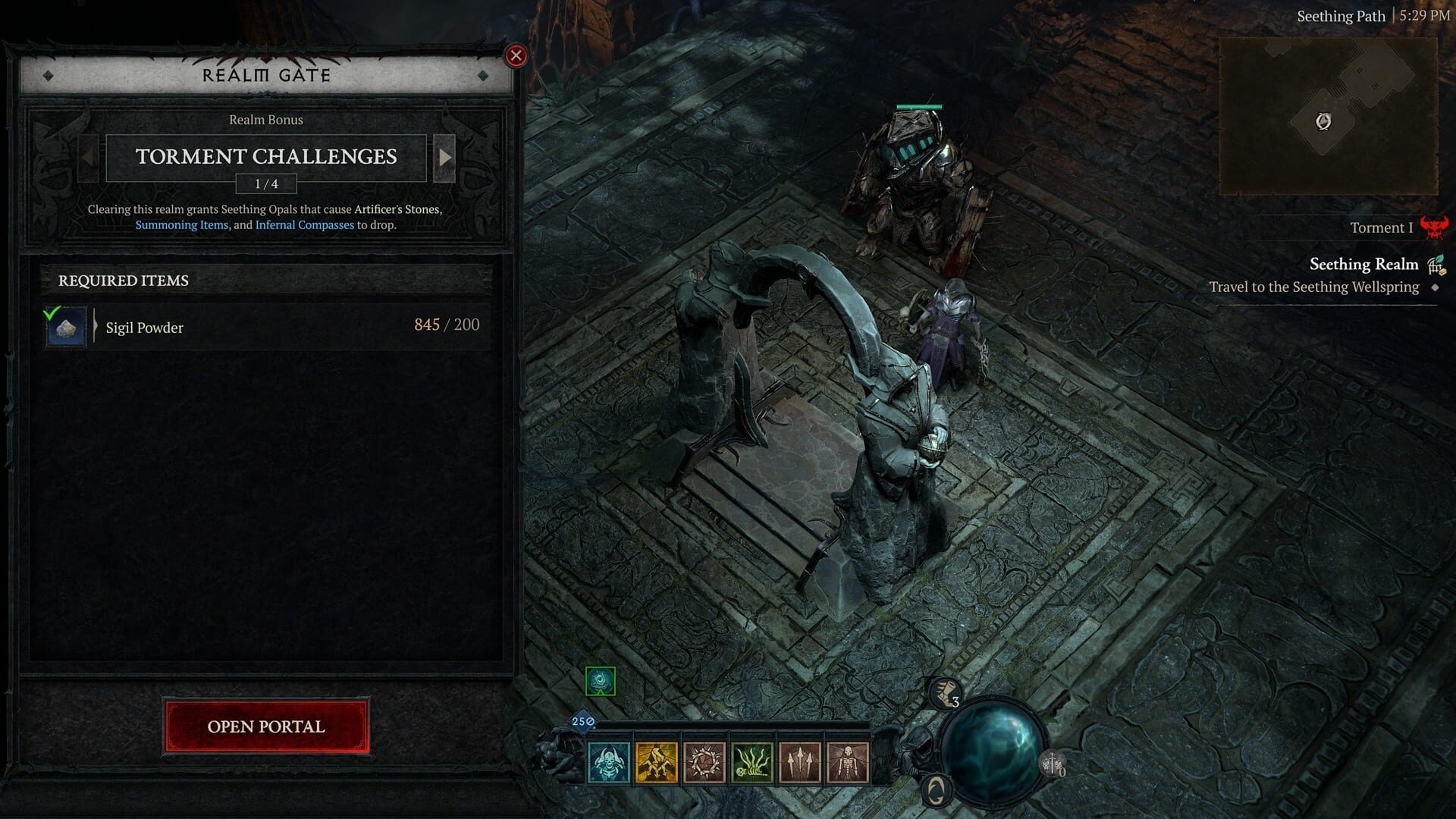
Task: Expand the chevron next to Sigil Powder
Action: [97, 327]
